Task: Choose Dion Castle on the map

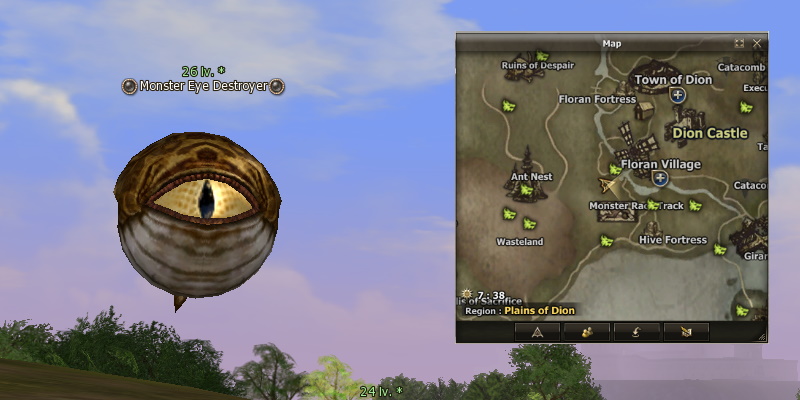Action: pos(709,133)
